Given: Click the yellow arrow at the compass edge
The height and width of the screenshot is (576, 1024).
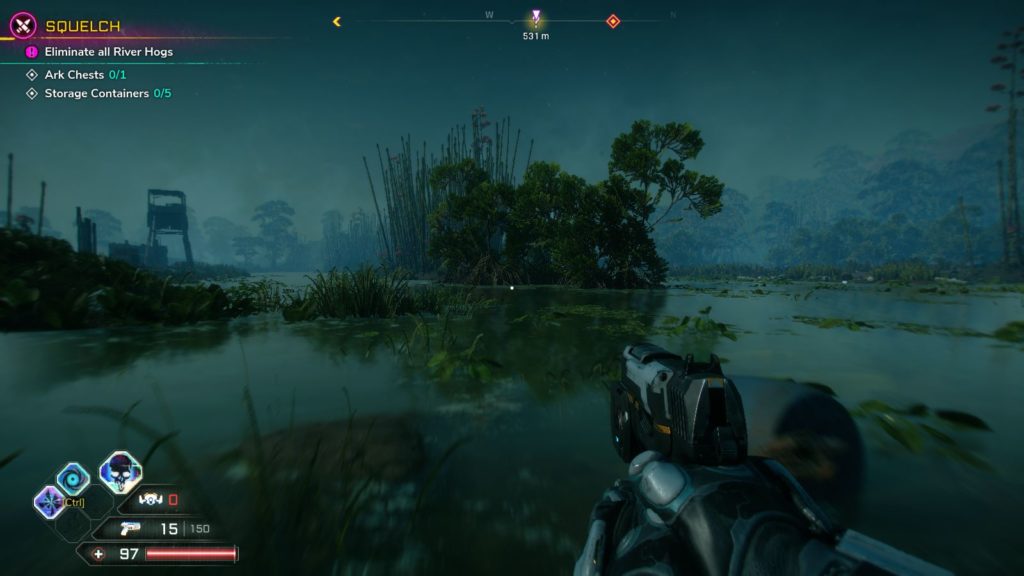Looking at the screenshot, I should [x=337, y=21].
